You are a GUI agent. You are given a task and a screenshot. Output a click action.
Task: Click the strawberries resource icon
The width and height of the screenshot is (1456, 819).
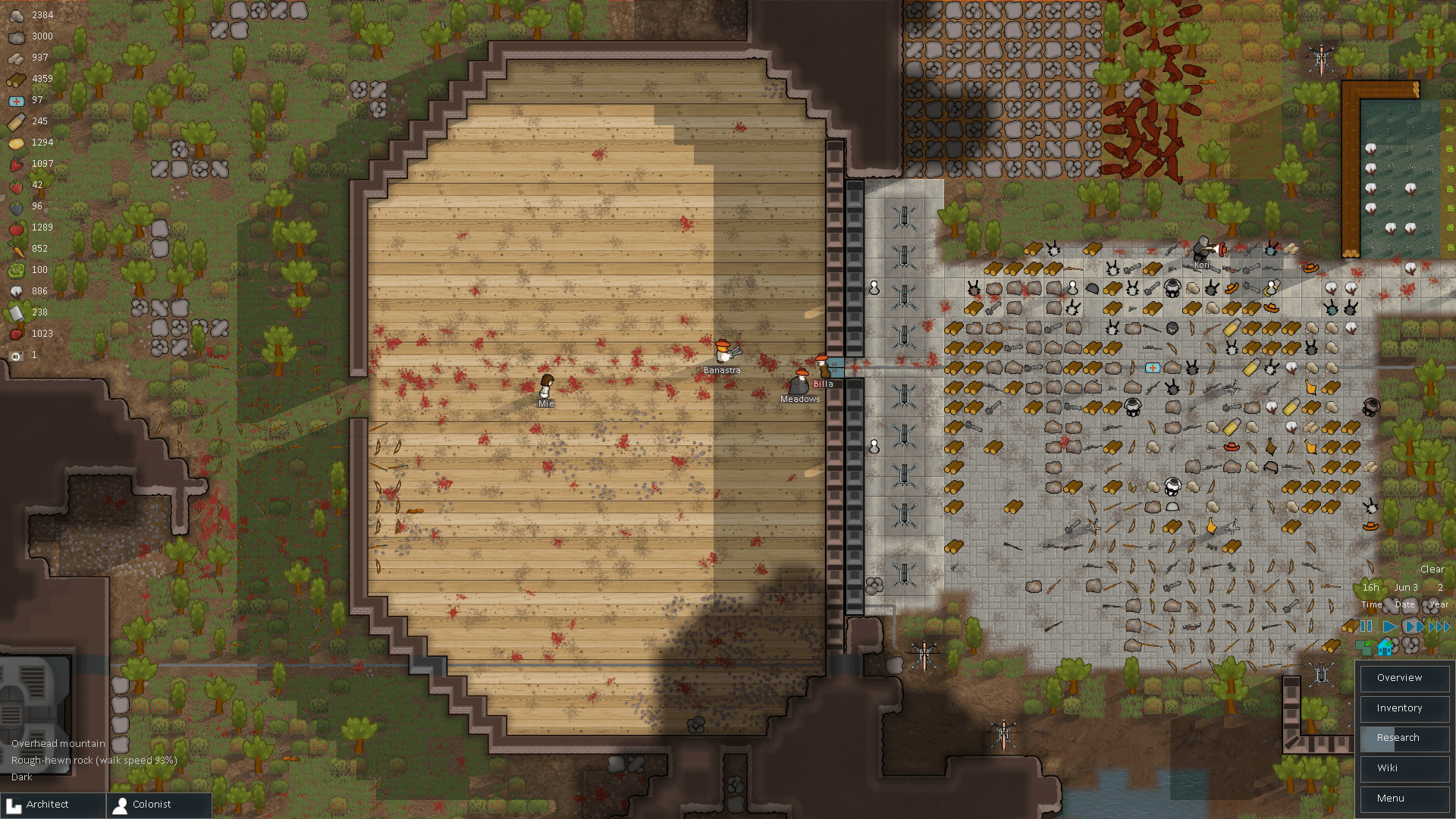15,185
